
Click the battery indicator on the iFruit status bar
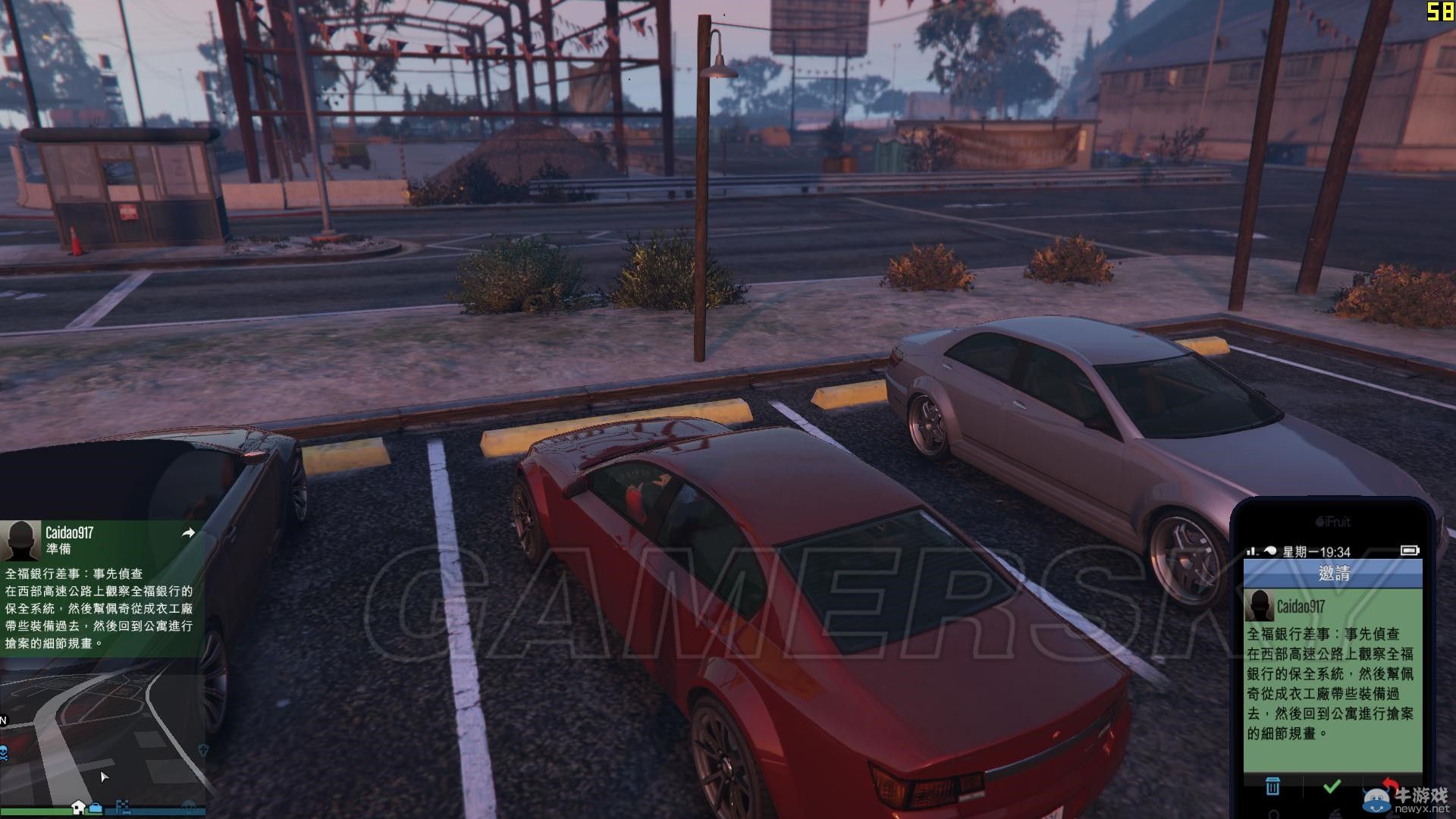coord(1410,551)
